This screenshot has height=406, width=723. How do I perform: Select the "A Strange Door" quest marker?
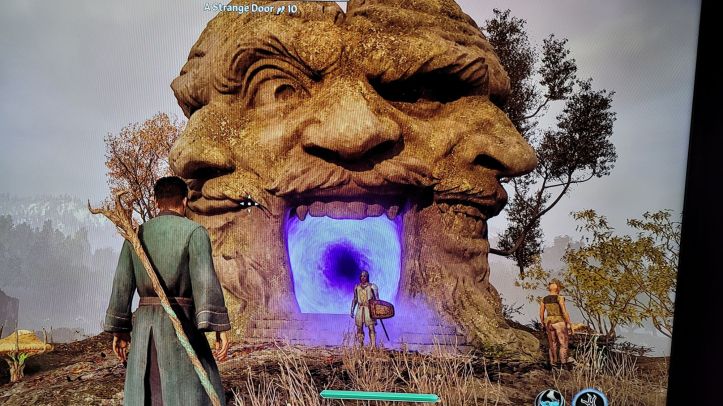(251, 8)
